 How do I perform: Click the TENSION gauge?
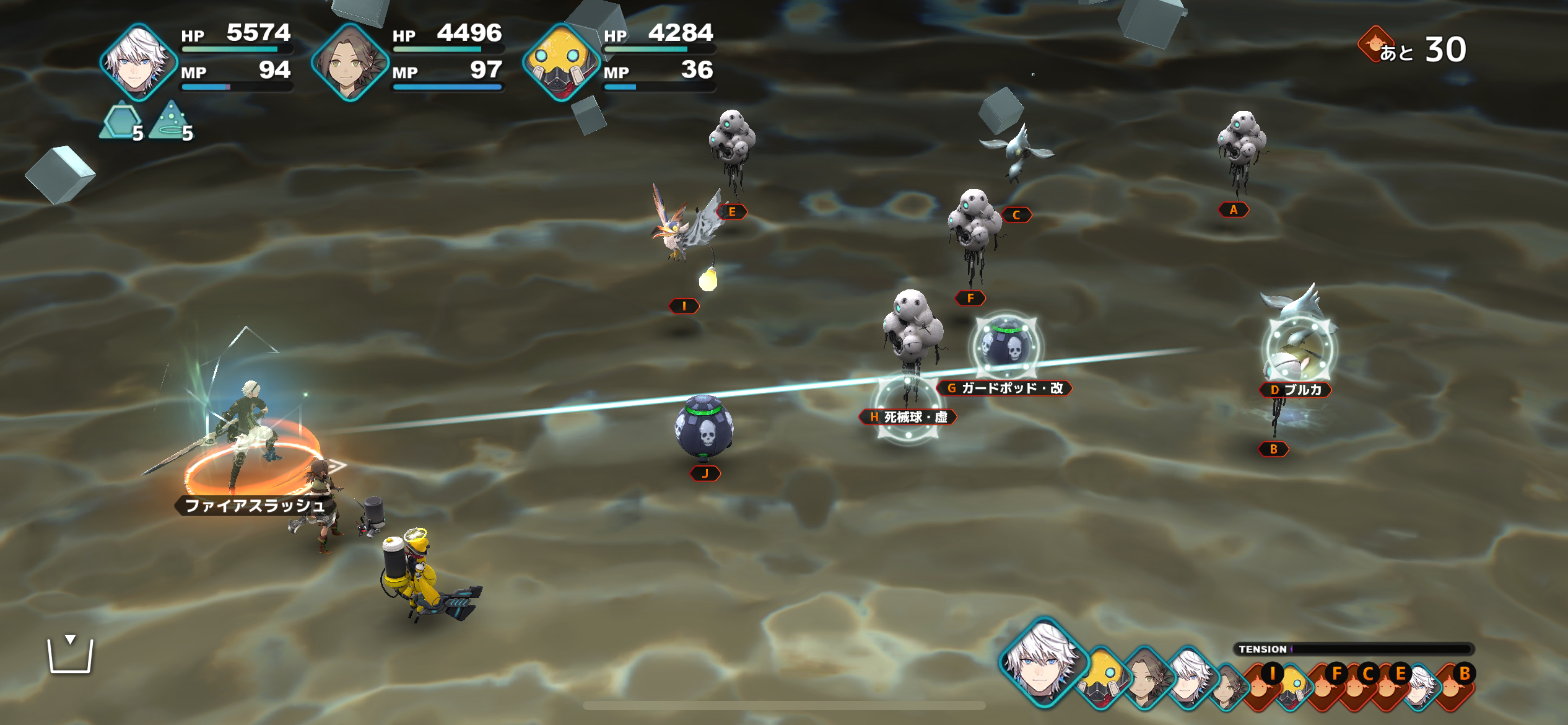[x=1353, y=649]
